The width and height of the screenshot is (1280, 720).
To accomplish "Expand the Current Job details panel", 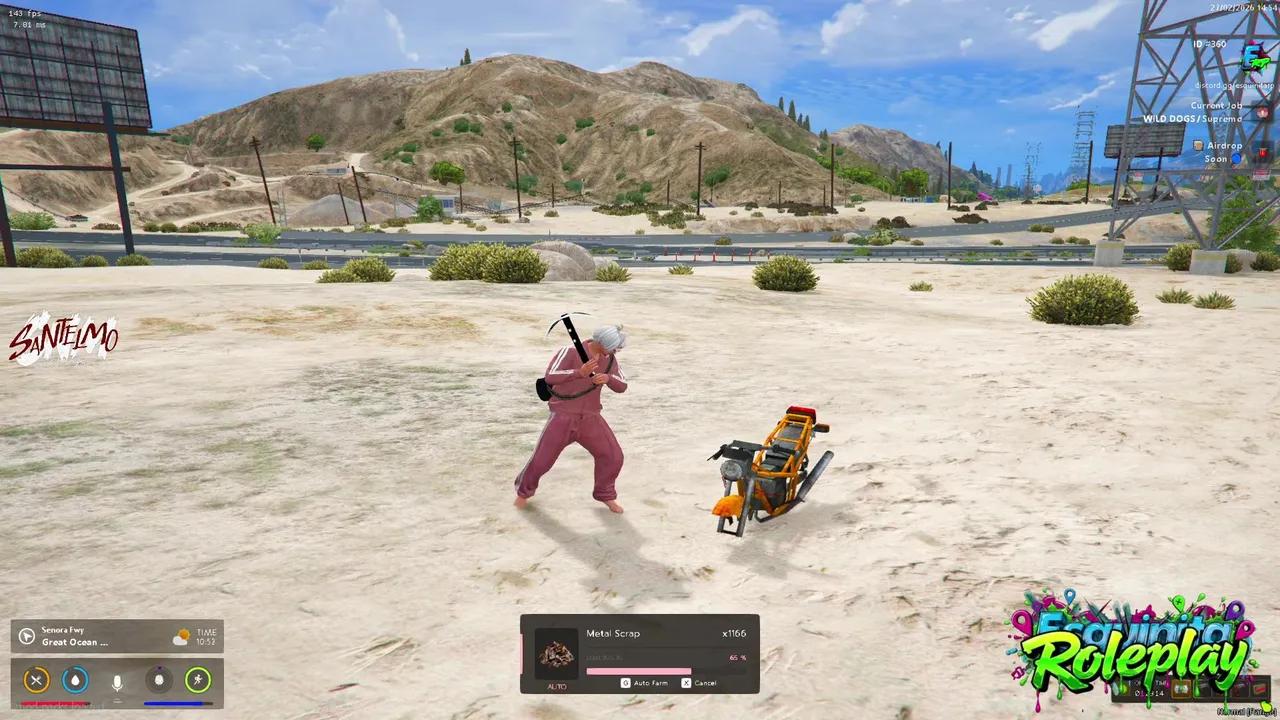I will [x=1216, y=106].
